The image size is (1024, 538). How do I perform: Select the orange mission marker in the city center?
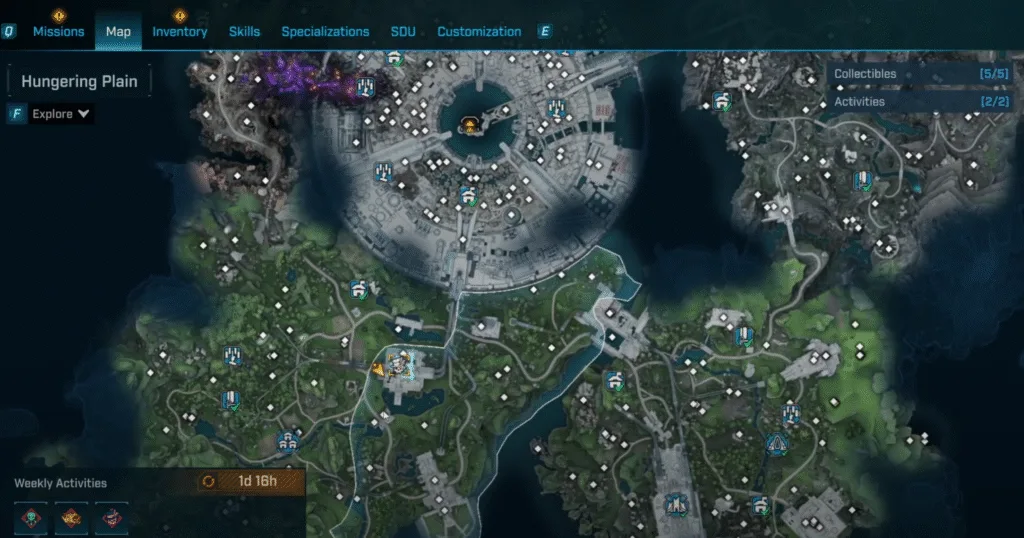click(467, 124)
